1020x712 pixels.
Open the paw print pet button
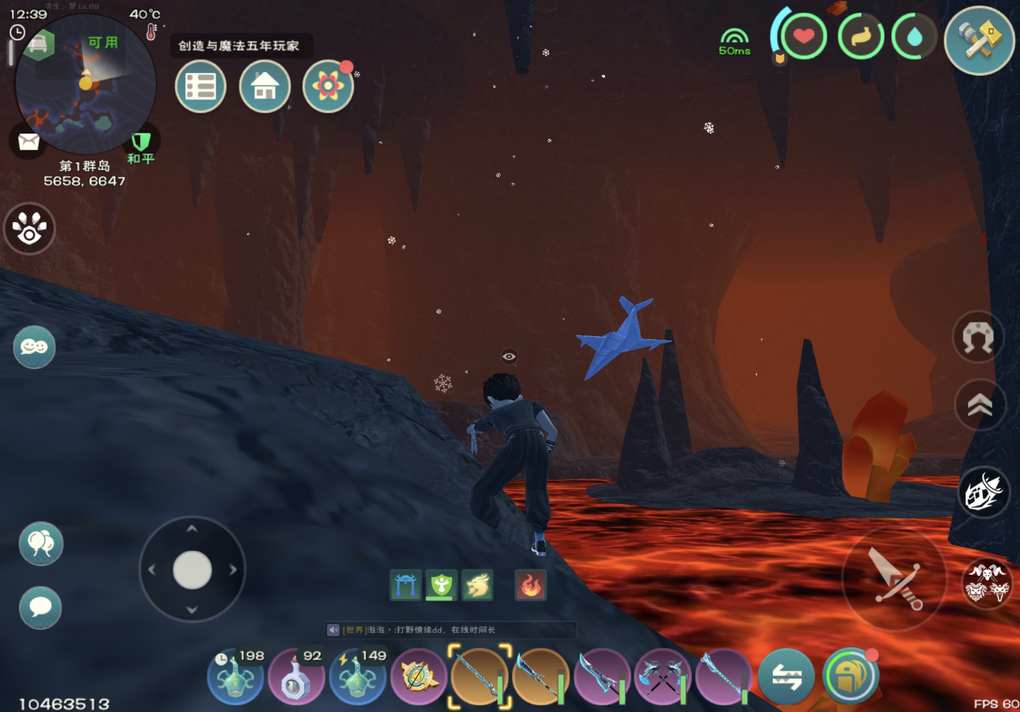(x=29, y=229)
